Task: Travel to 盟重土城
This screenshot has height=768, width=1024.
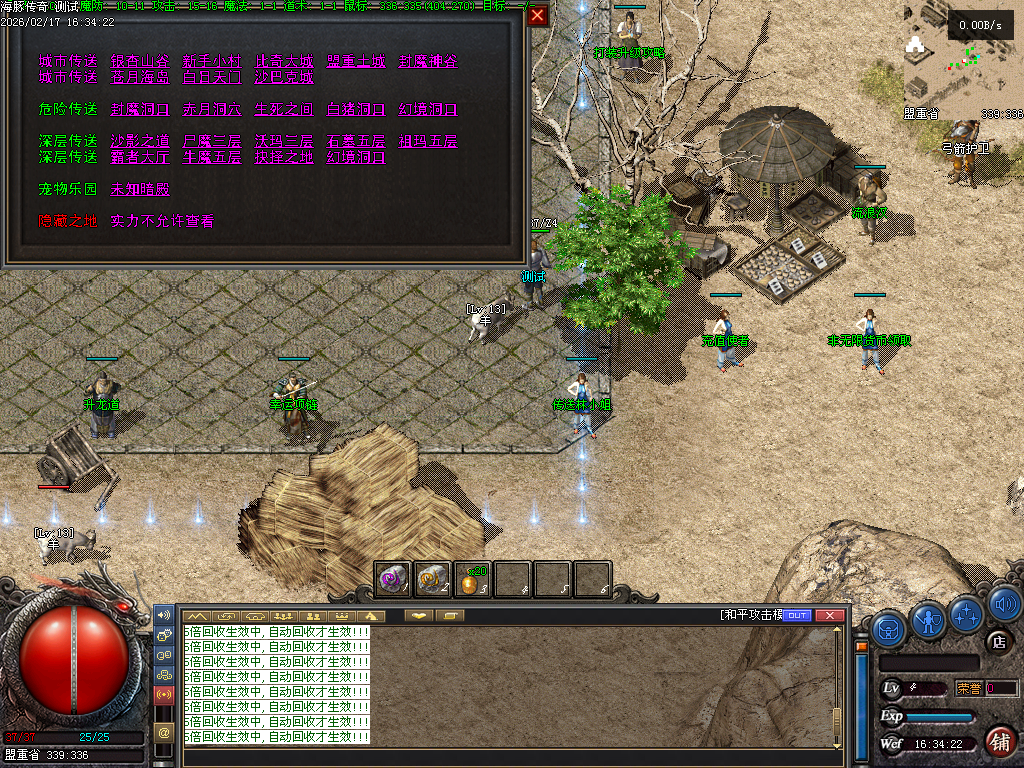Action: point(356,61)
